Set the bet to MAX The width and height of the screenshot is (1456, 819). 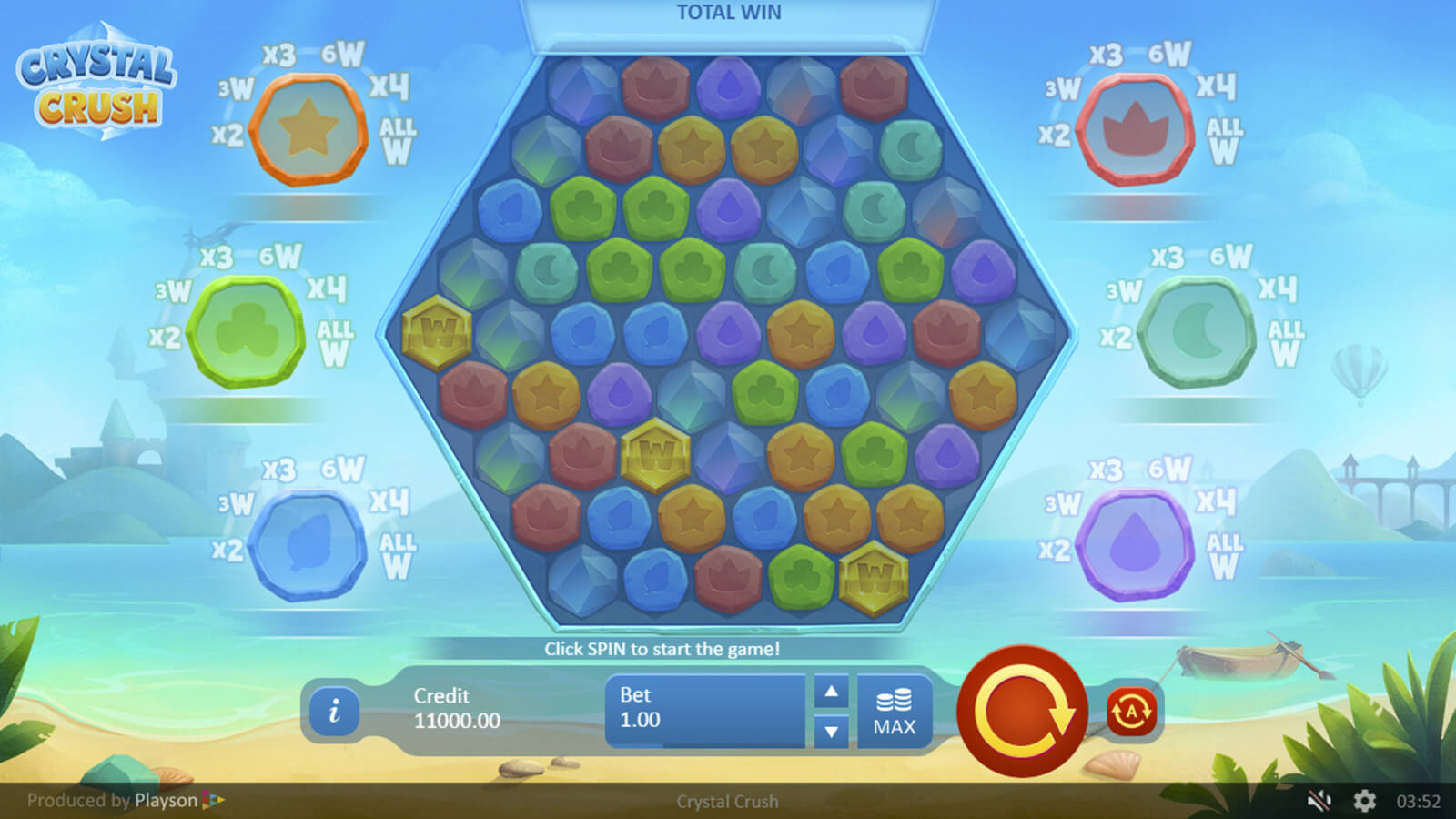(894, 712)
